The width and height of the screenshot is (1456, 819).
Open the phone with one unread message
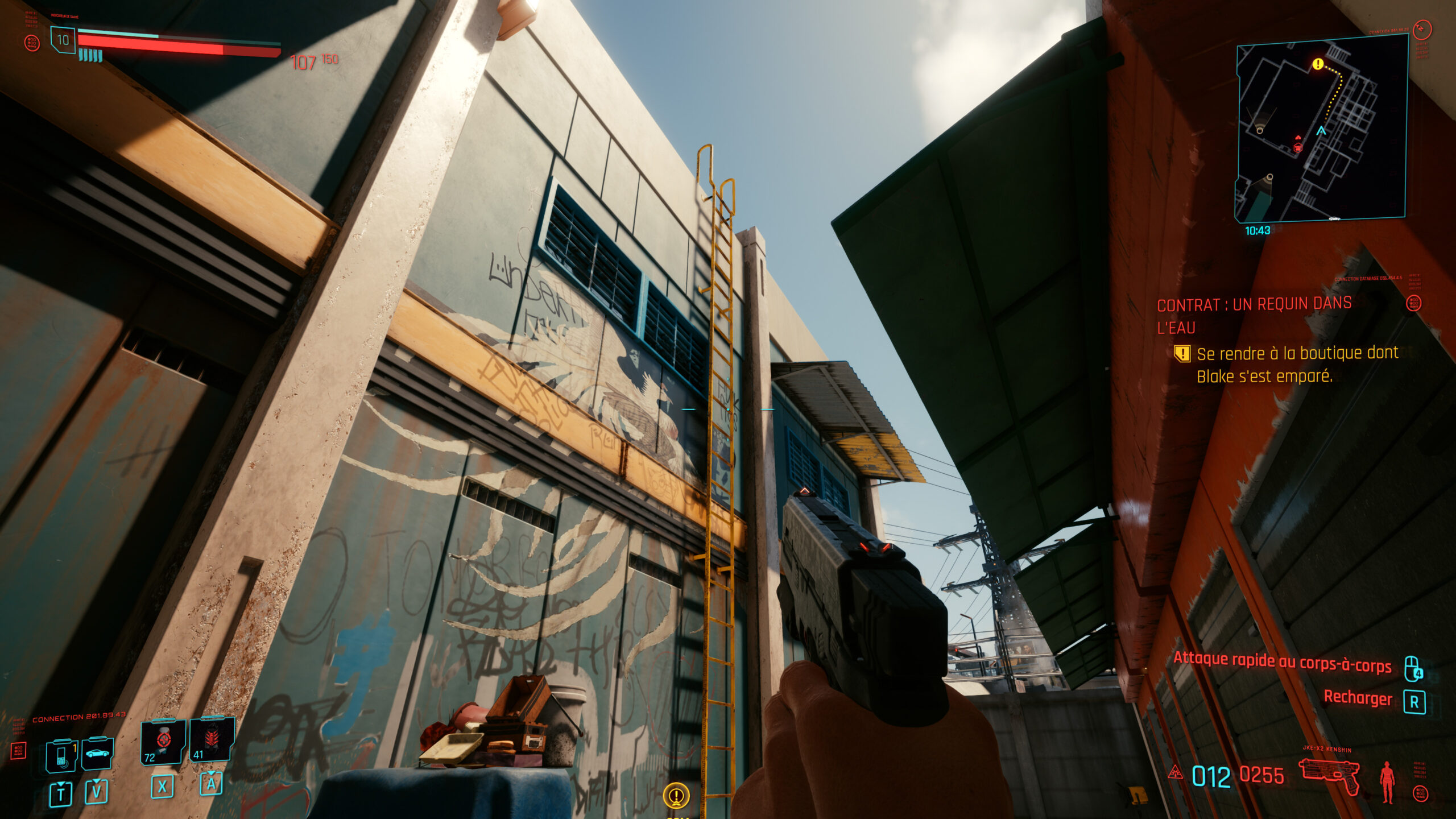[61, 756]
